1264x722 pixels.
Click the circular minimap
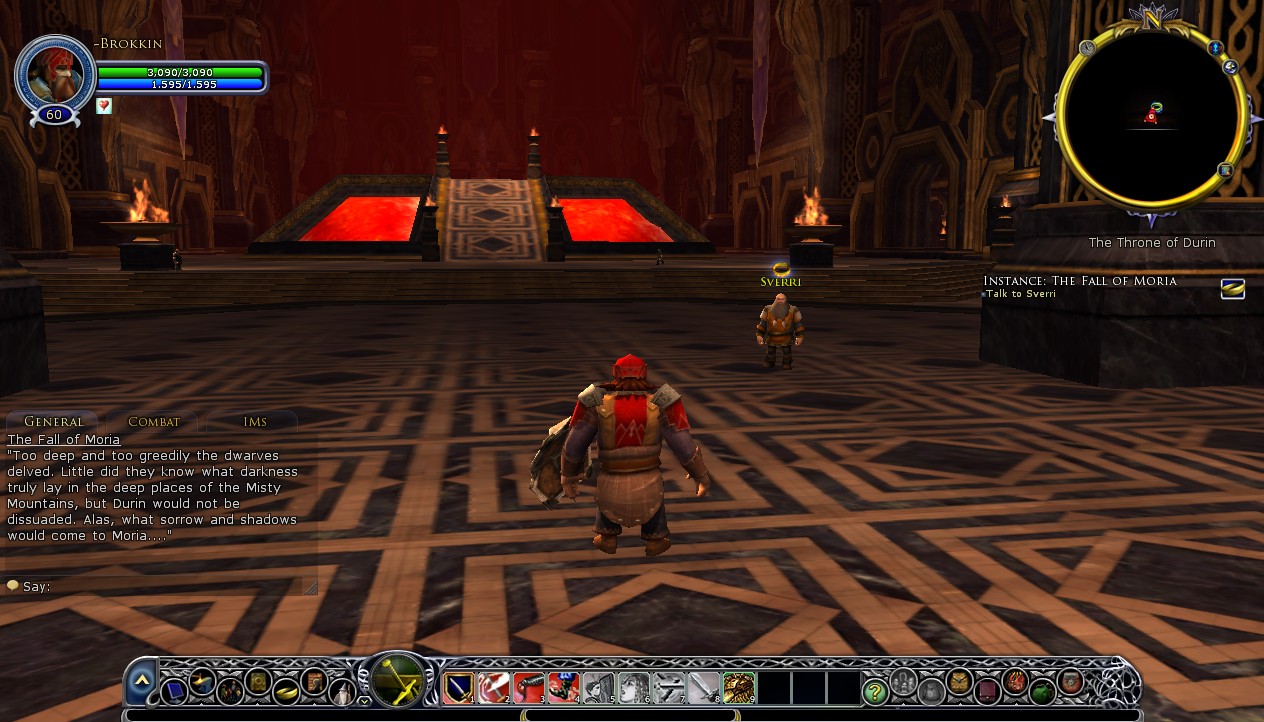click(1151, 116)
